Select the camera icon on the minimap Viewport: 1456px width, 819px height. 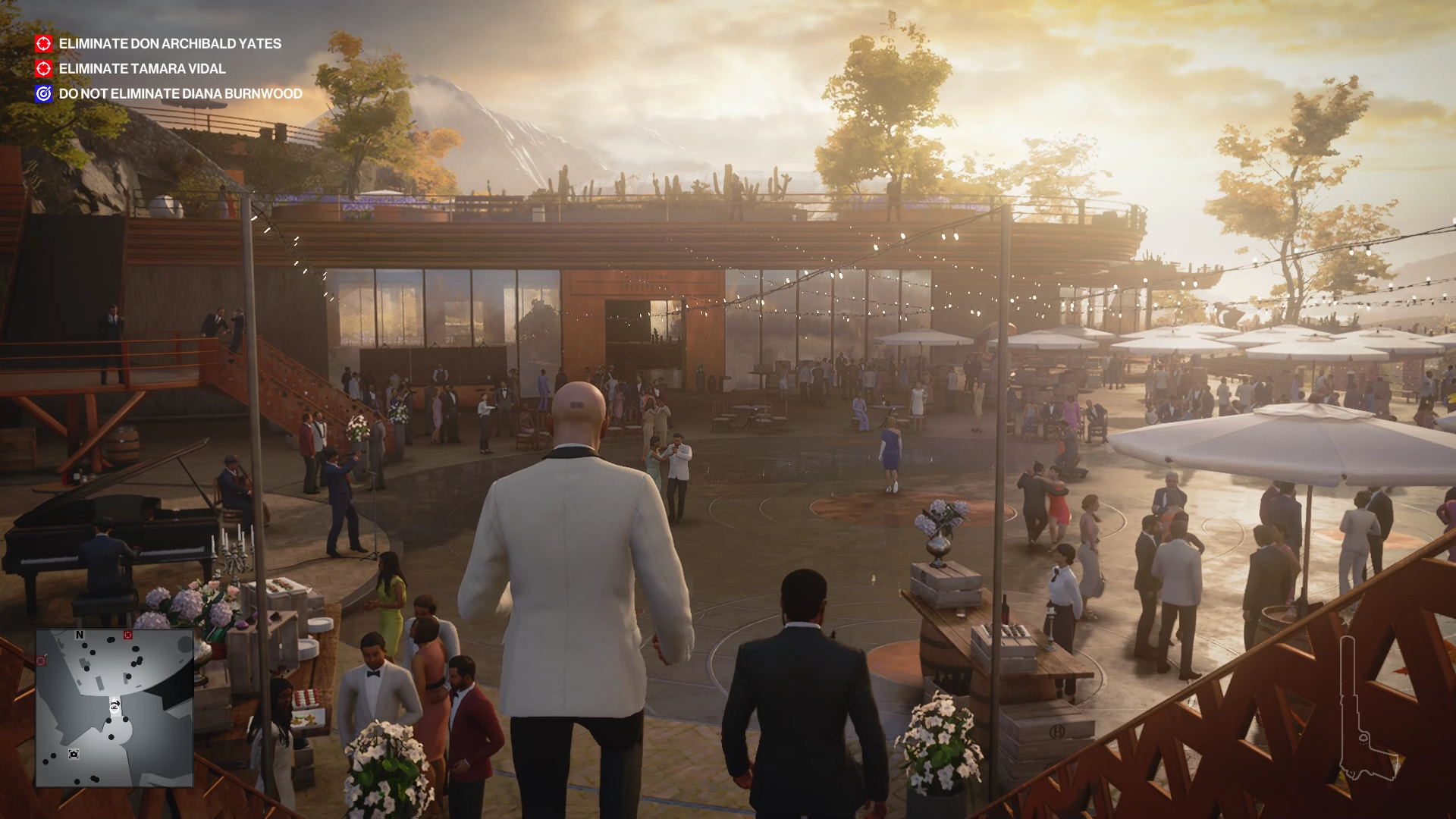point(74,754)
